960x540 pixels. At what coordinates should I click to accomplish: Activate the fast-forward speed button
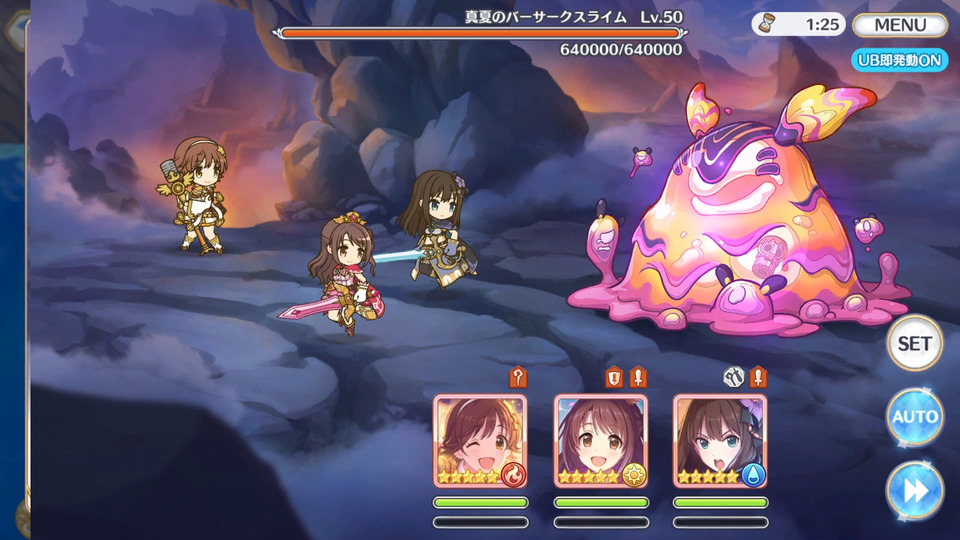click(x=914, y=491)
